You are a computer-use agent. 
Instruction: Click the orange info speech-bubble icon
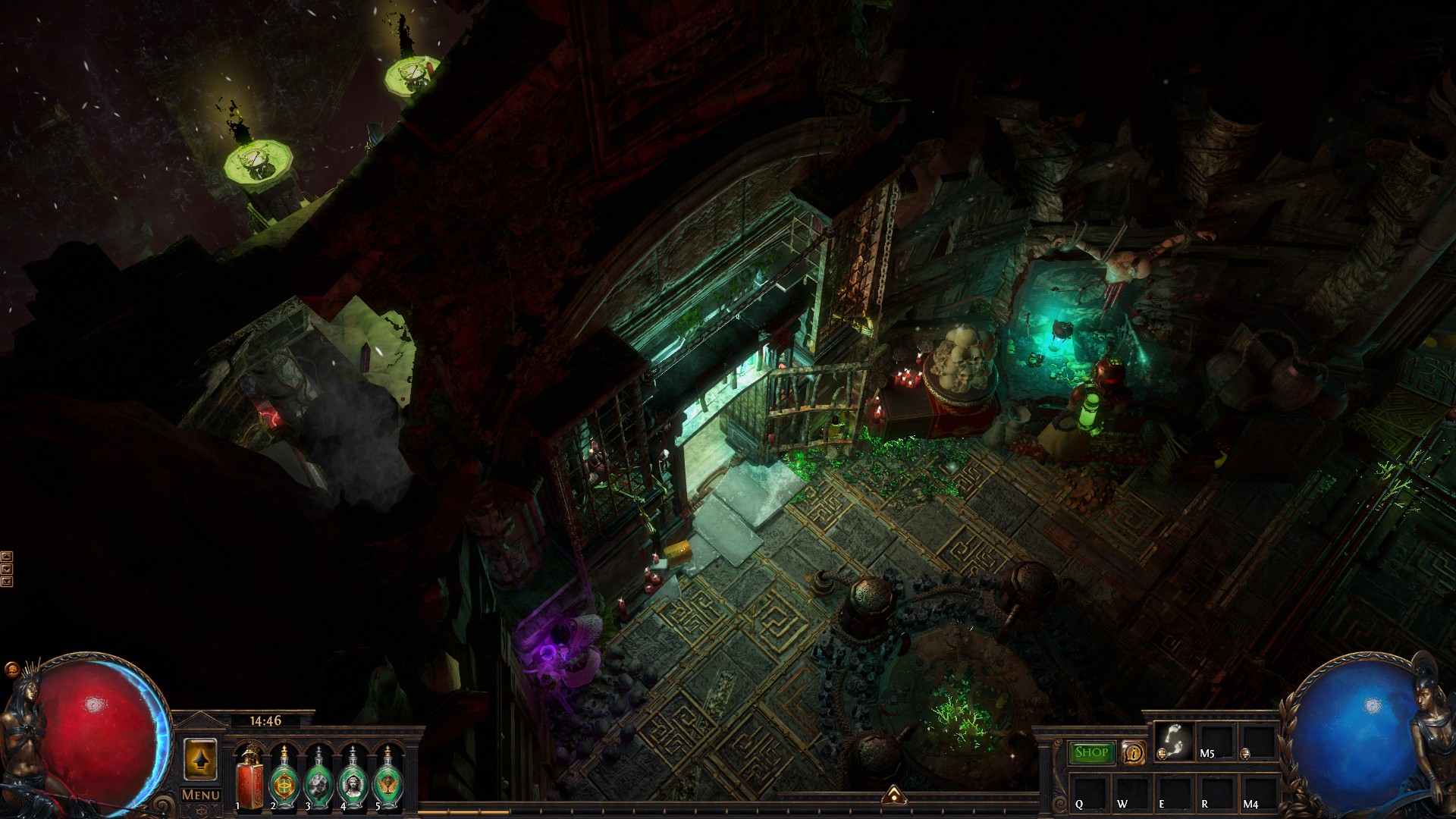point(1133,753)
